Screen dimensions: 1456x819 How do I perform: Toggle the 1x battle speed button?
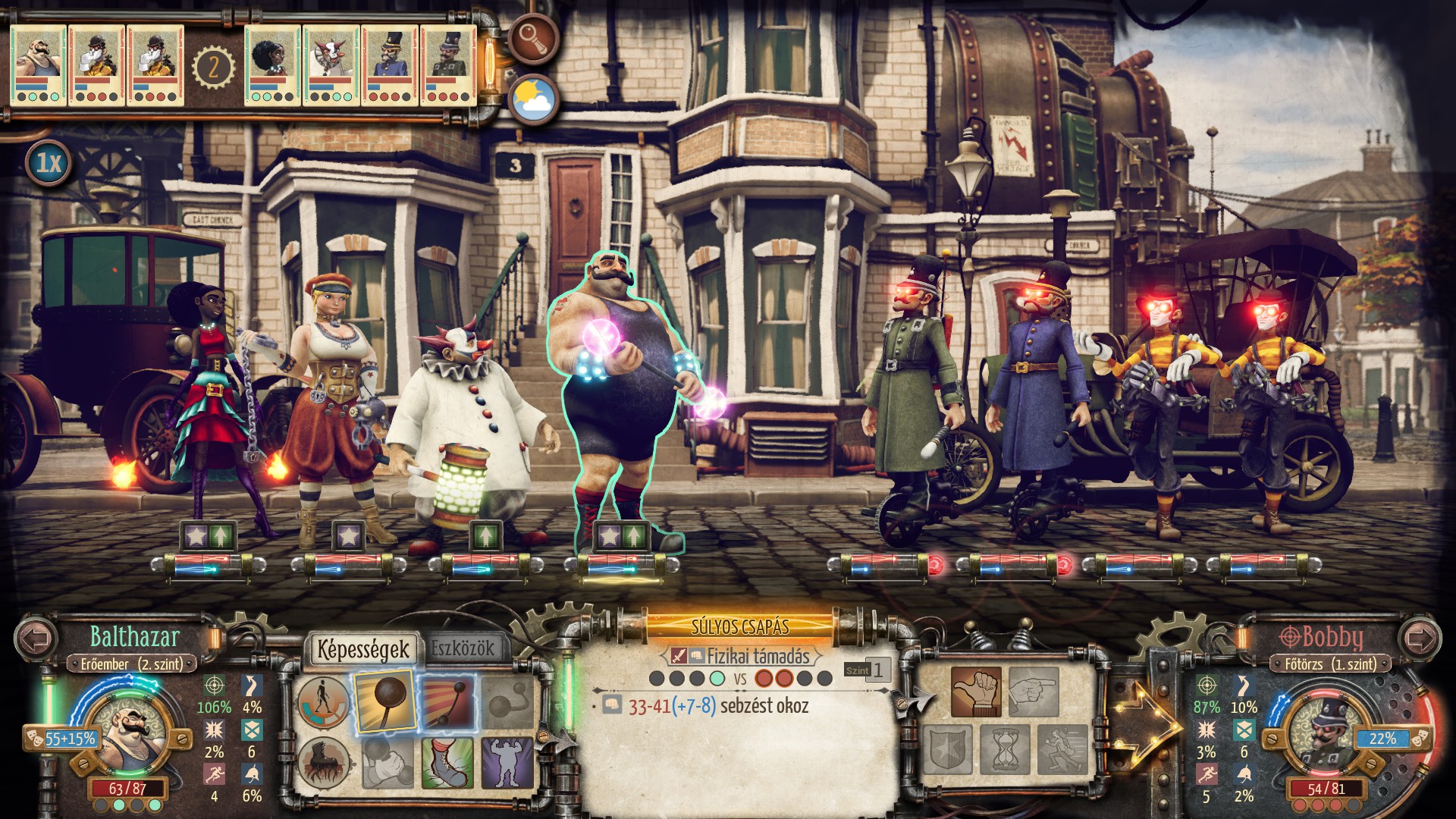tap(49, 163)
